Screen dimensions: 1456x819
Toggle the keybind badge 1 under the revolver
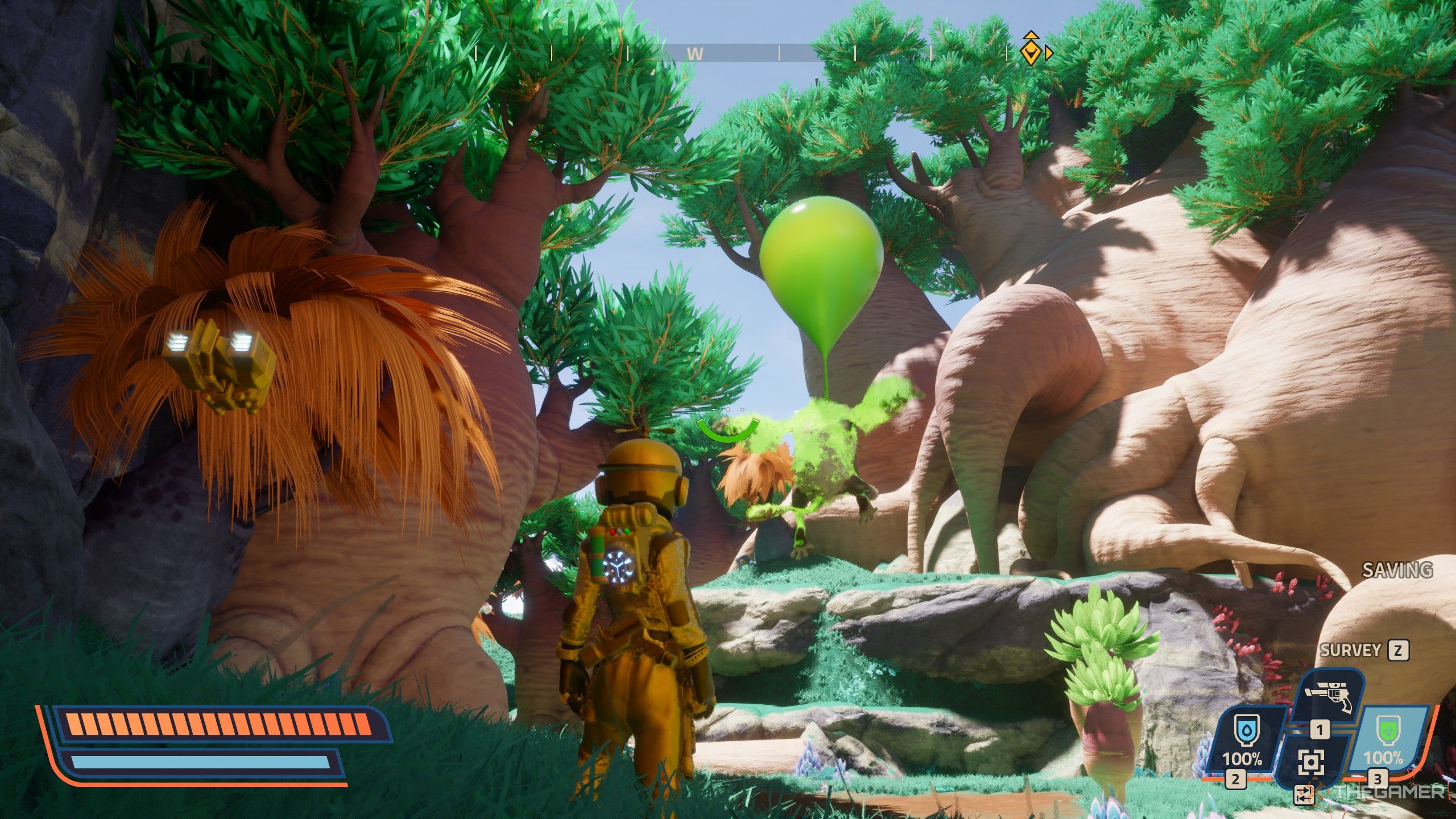tap(1320, 730)
